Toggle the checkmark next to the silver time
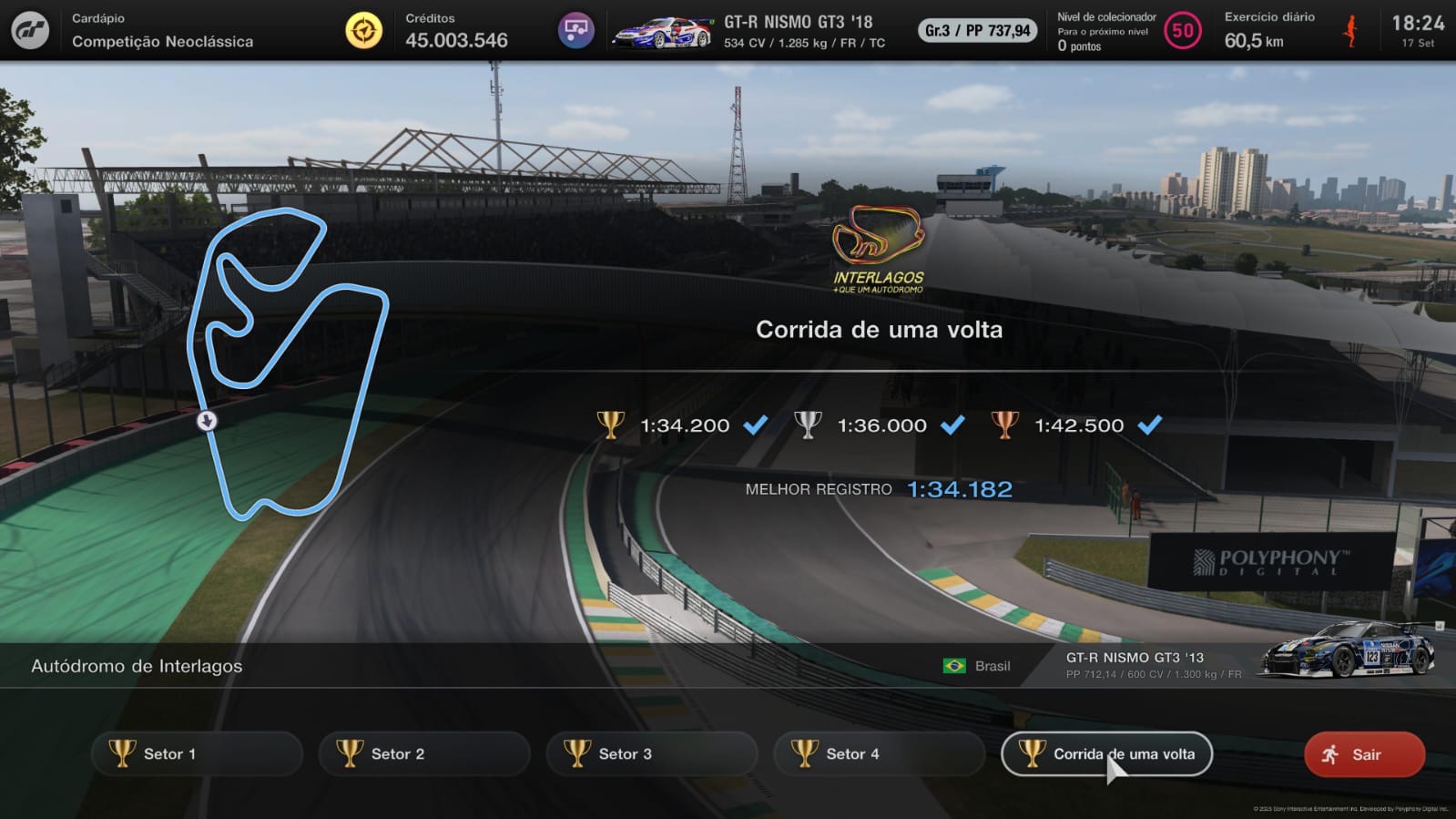The height and width of the screenshot is (819, 1456). (953, 425)
